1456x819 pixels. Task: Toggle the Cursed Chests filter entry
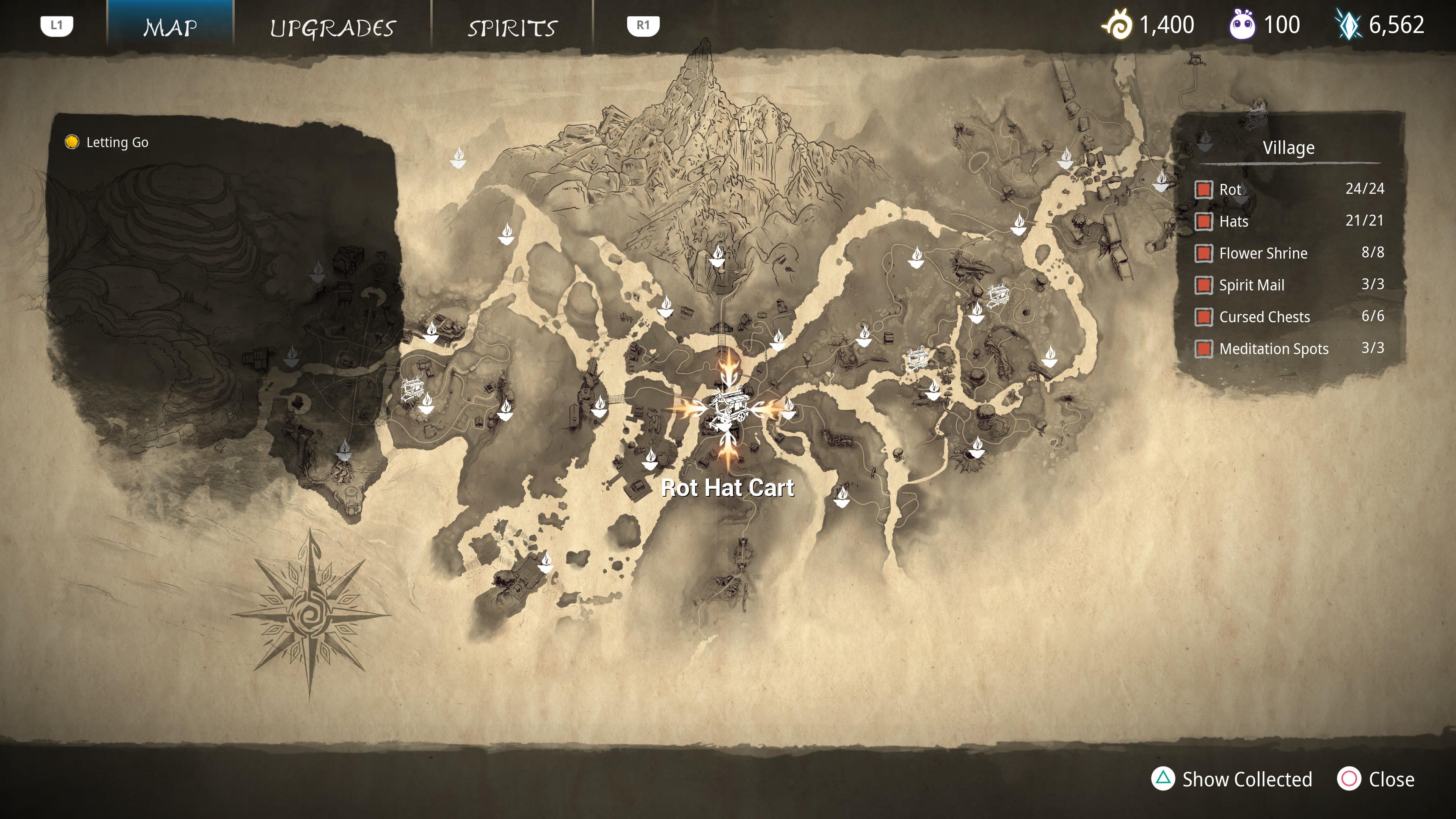click(1203, 317)
